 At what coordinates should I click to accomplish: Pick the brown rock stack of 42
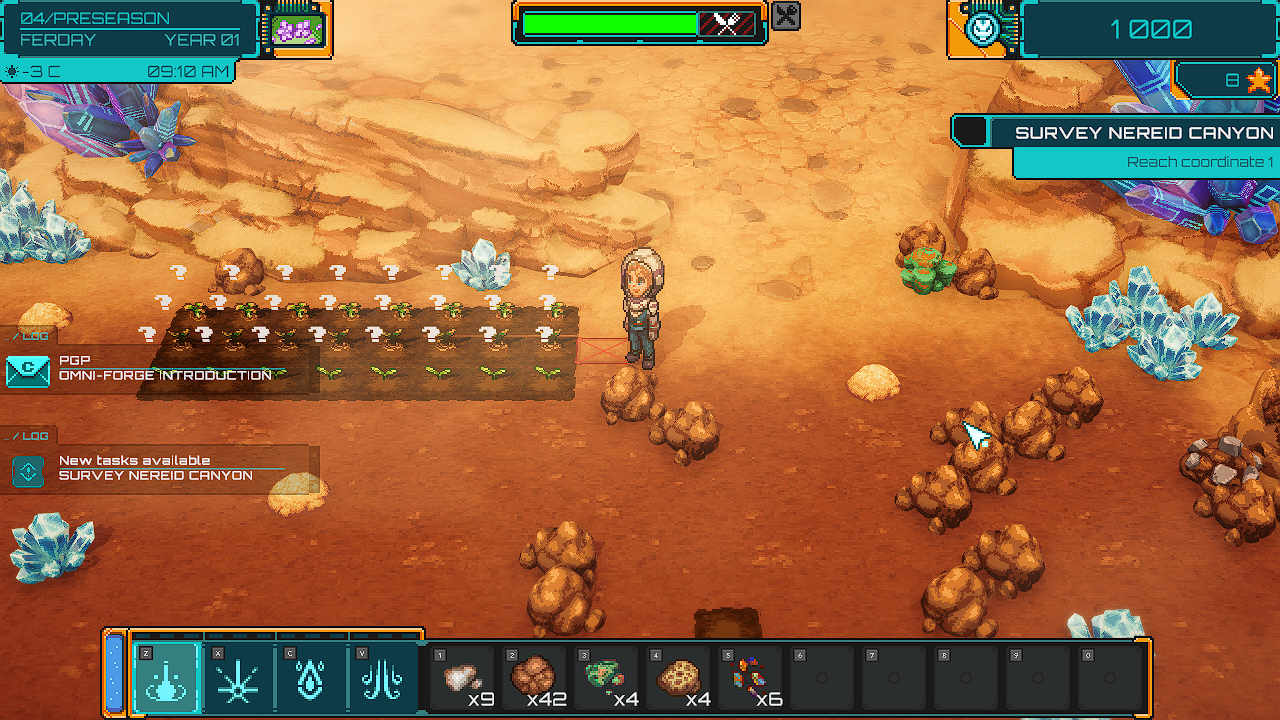click(535, 678)
